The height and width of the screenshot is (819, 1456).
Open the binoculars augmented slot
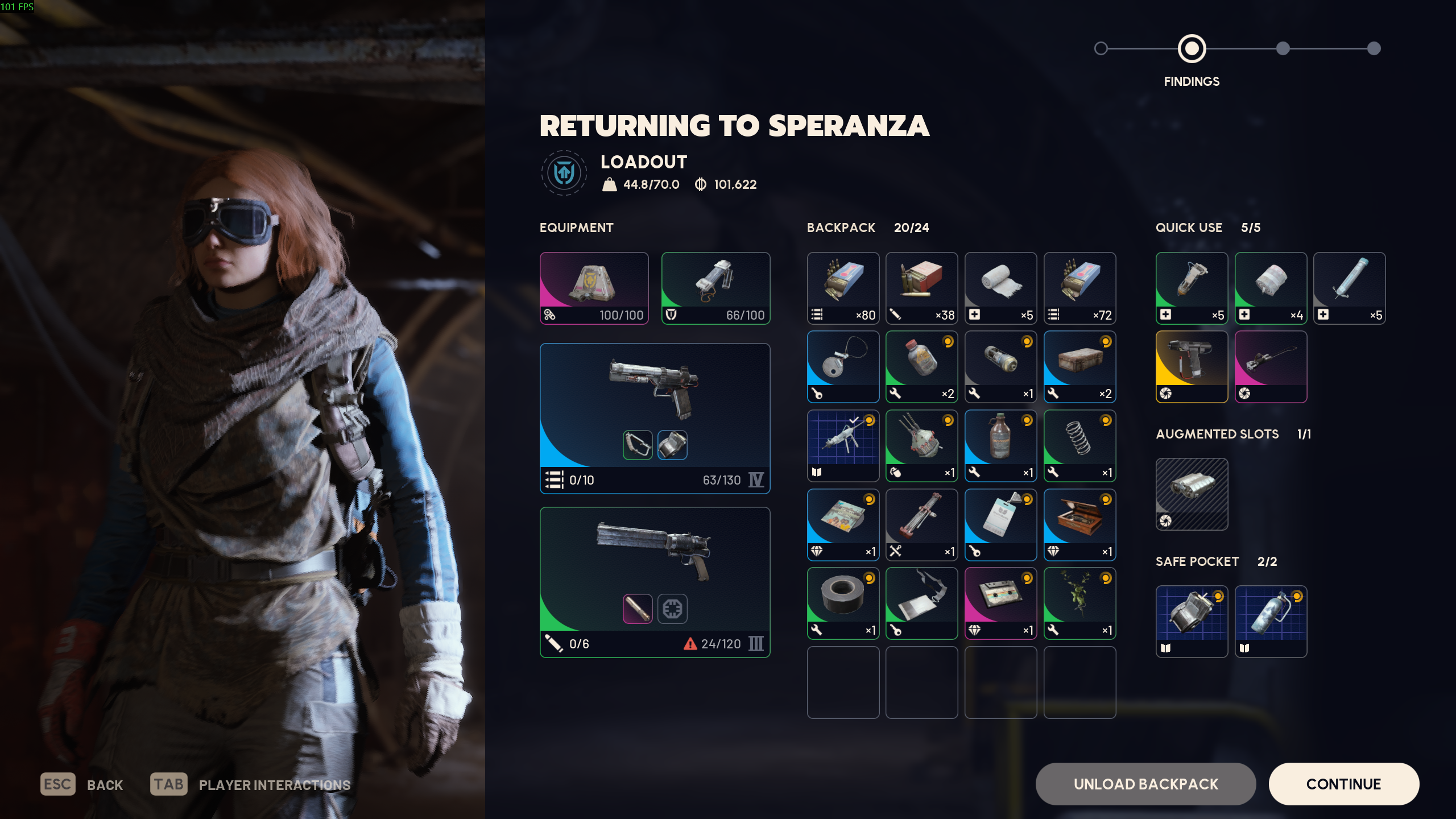pos(1192,494)
